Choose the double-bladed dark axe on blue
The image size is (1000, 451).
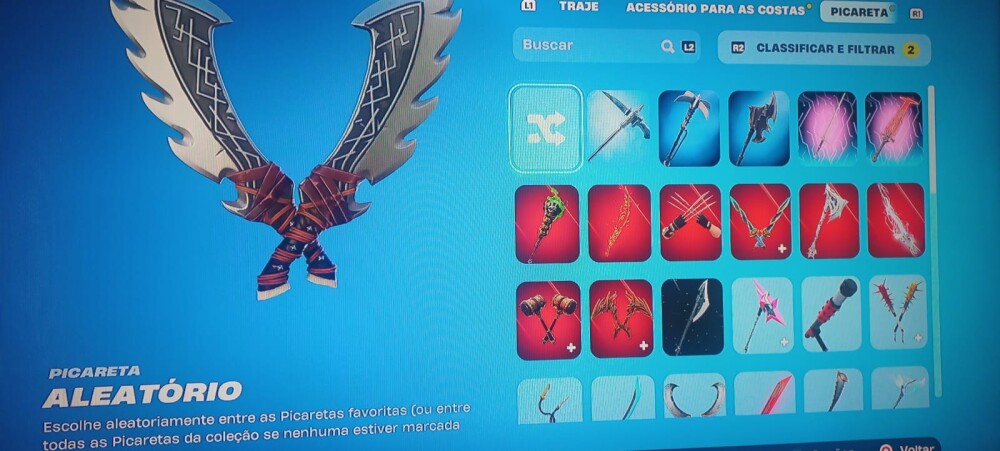(x=758, y=128)
